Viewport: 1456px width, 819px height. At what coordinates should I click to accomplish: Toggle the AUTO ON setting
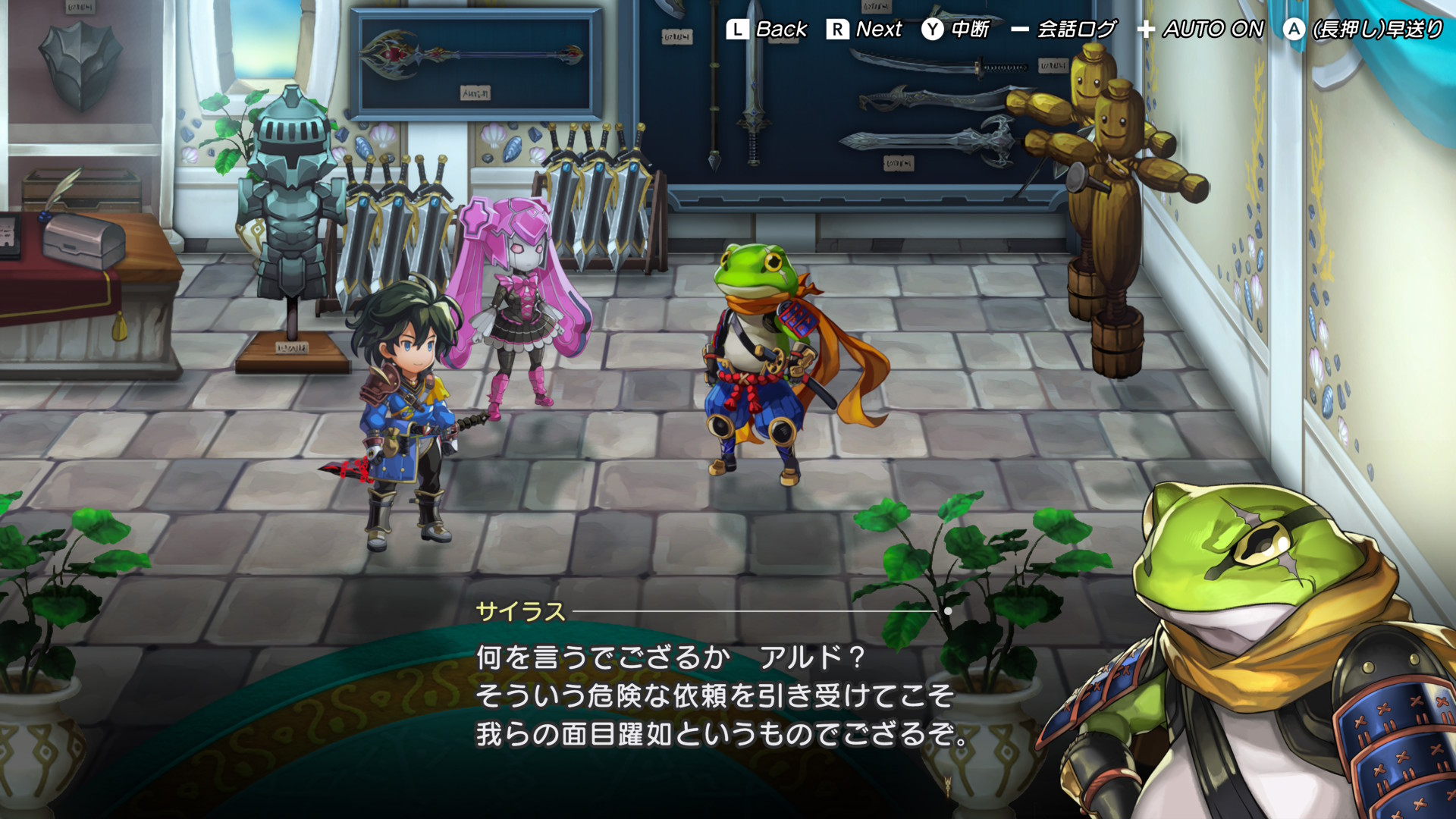pos(1200,30)
